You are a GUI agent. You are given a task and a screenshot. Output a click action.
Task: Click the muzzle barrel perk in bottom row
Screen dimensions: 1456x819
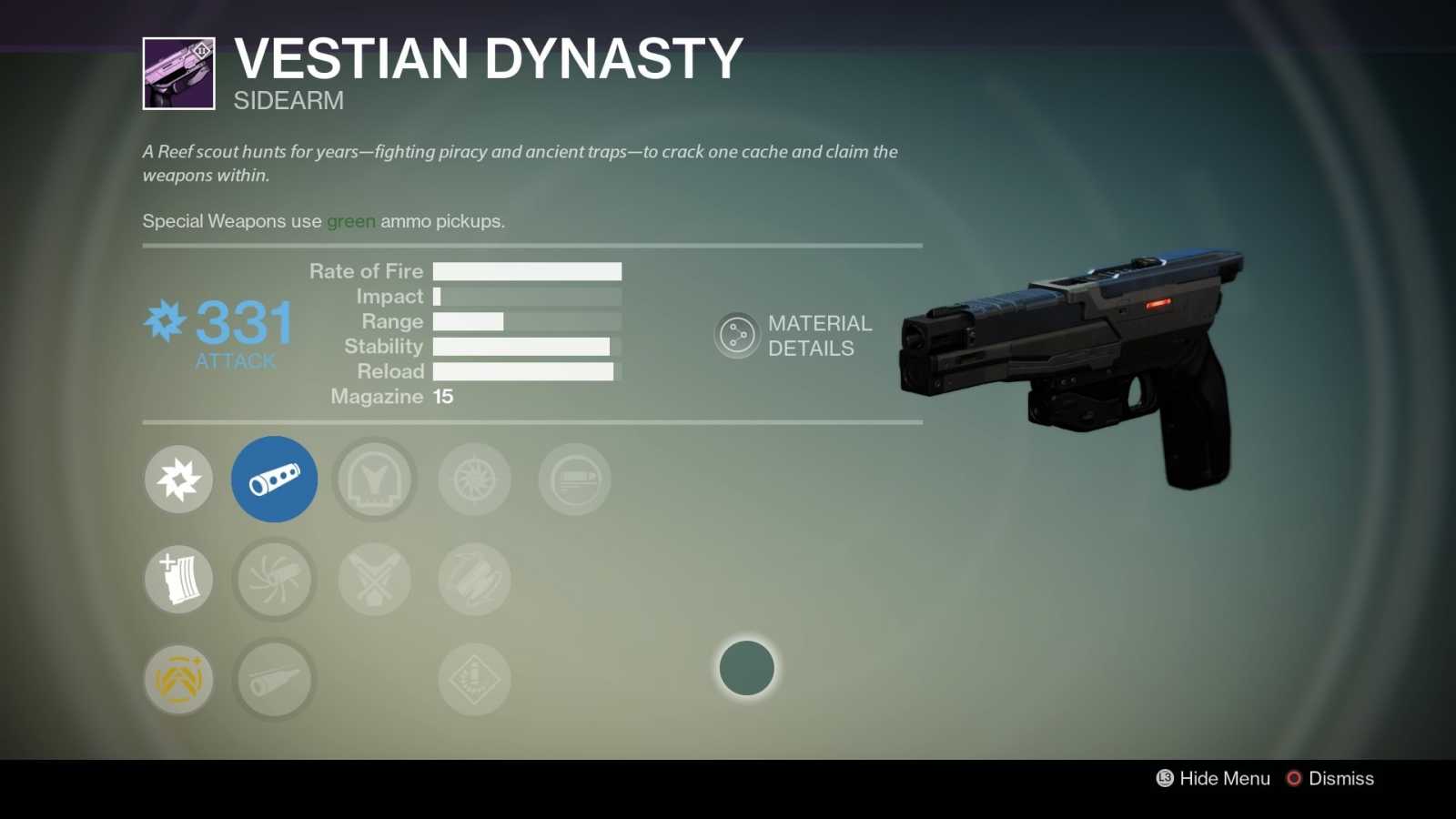(274, 679)
